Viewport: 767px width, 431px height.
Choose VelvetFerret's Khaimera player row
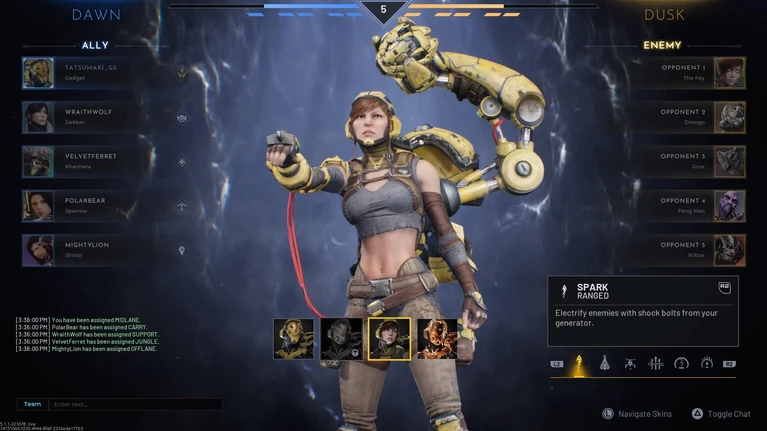click(95, 161)
